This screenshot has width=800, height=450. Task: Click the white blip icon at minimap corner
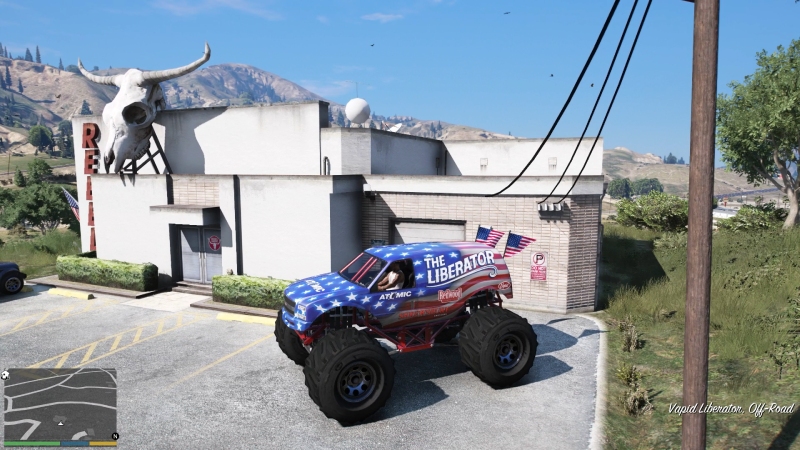coord(7,374)
